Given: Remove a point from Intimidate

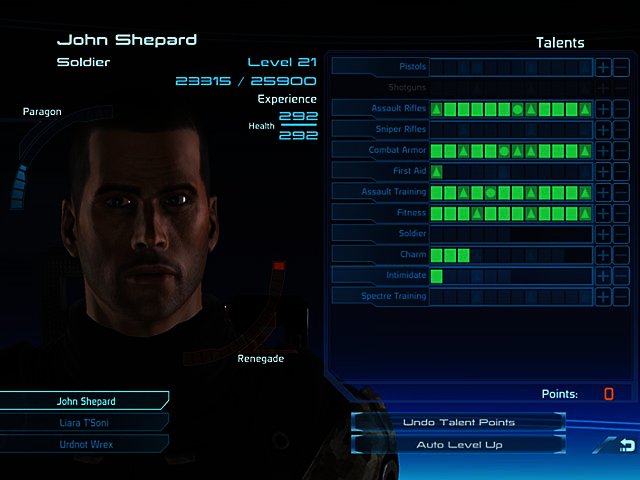Looking at the screenshot, I should click(x=621, y=276).
